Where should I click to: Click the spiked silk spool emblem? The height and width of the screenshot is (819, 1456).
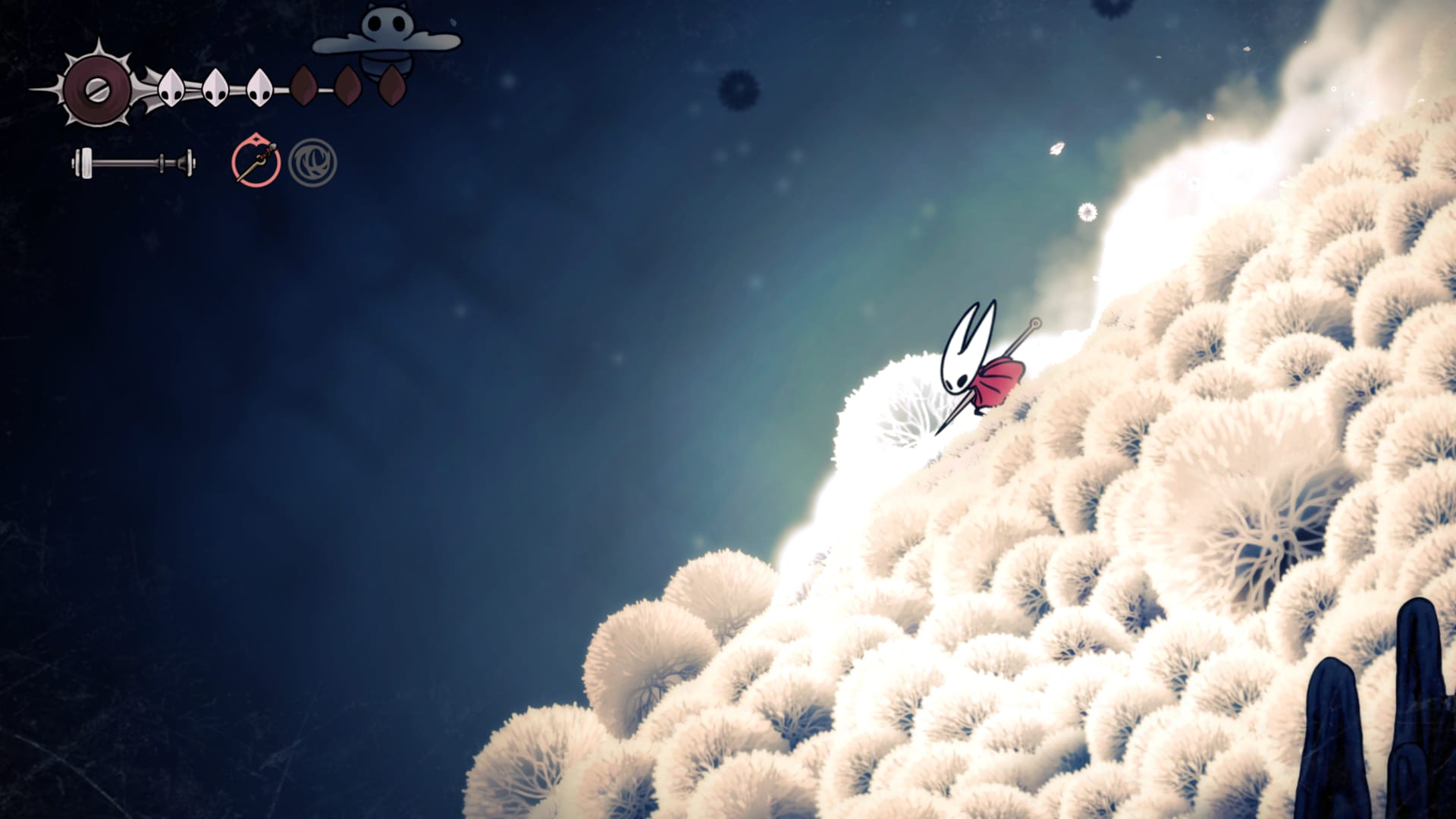(97, 89)
